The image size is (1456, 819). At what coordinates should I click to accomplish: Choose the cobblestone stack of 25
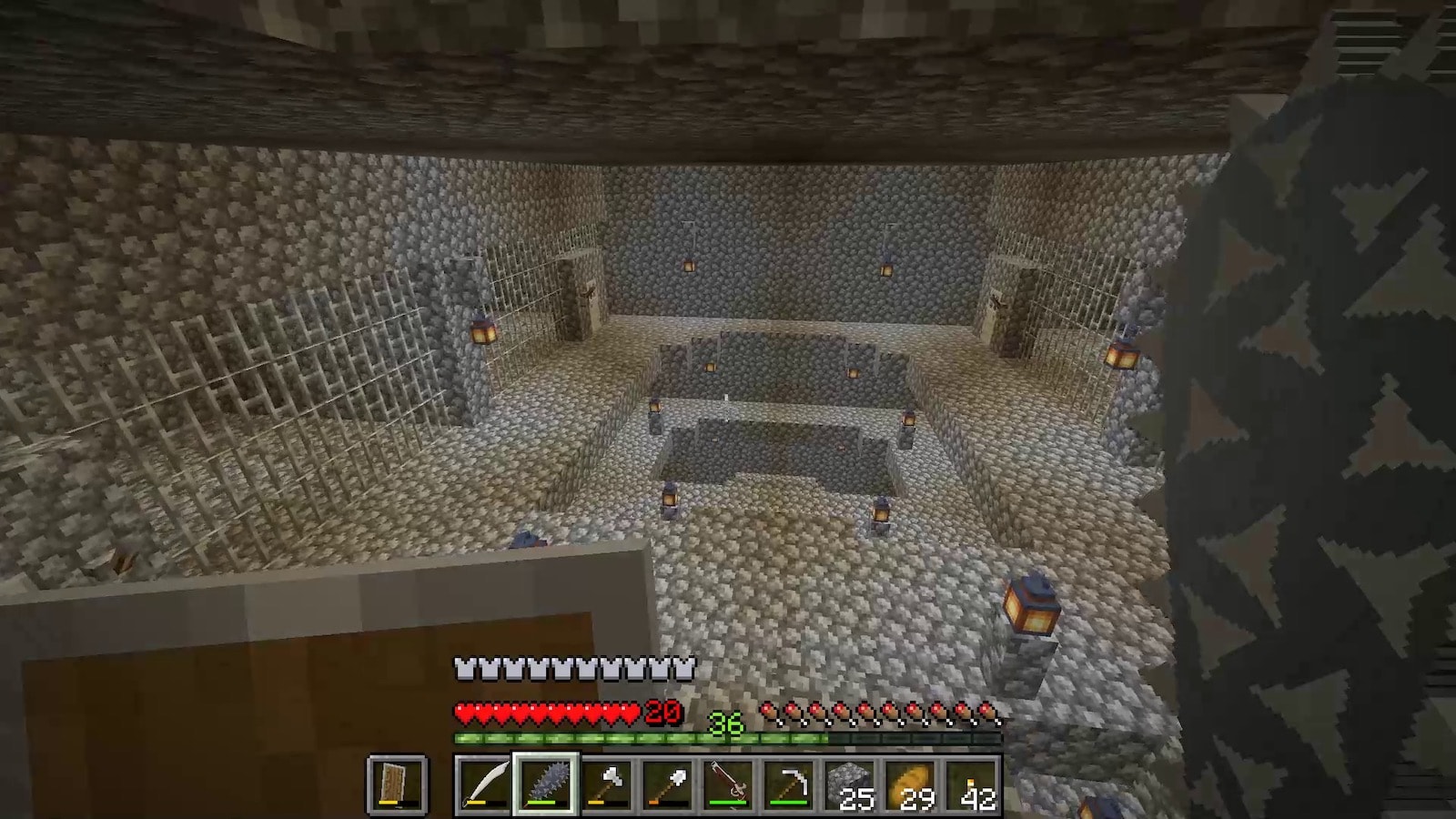click(850, 784)
